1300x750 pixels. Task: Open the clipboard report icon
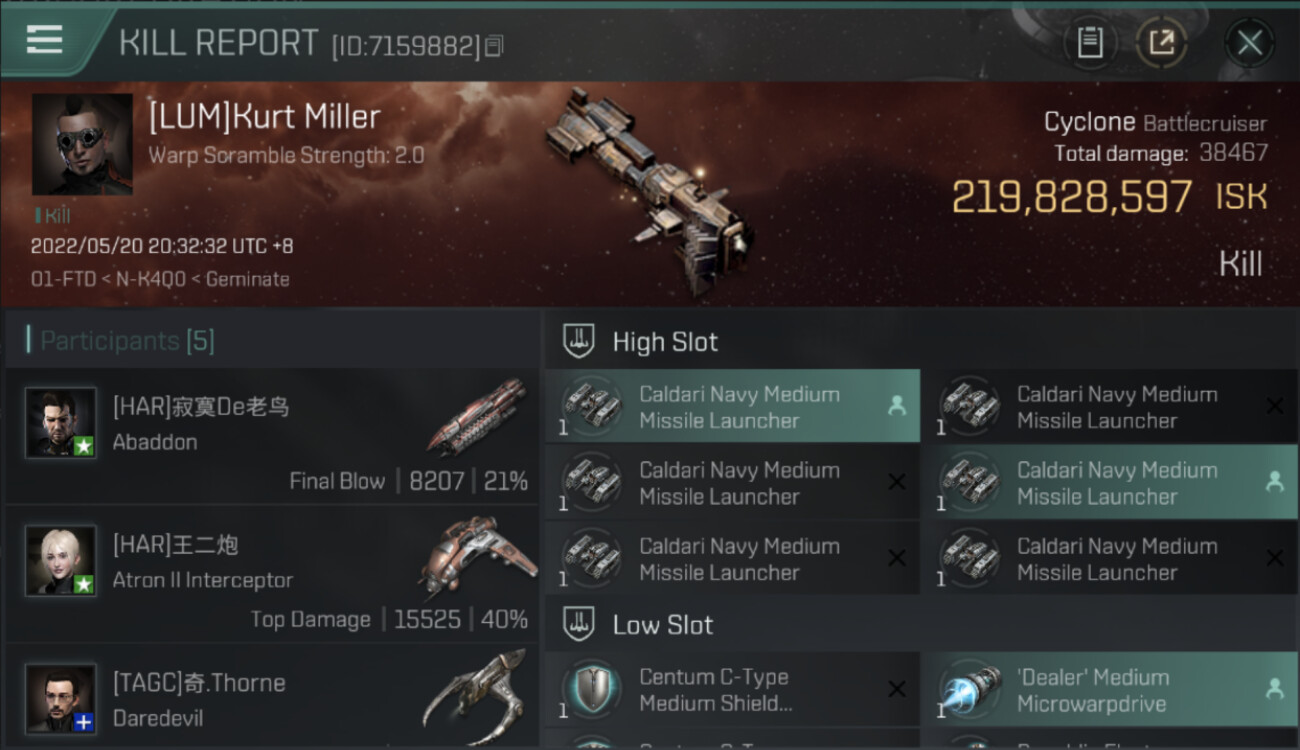coord(1090,43)
